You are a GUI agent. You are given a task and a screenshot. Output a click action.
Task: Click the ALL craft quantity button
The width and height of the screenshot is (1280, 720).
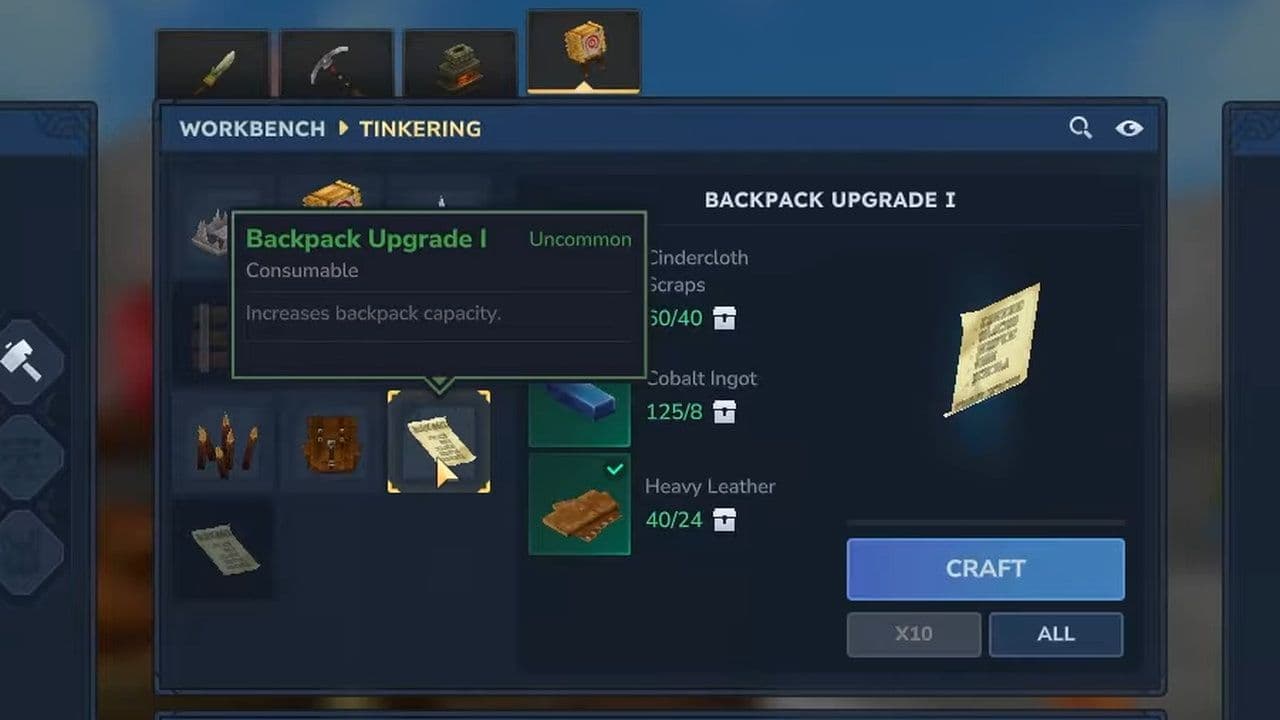pos(1056,634)
